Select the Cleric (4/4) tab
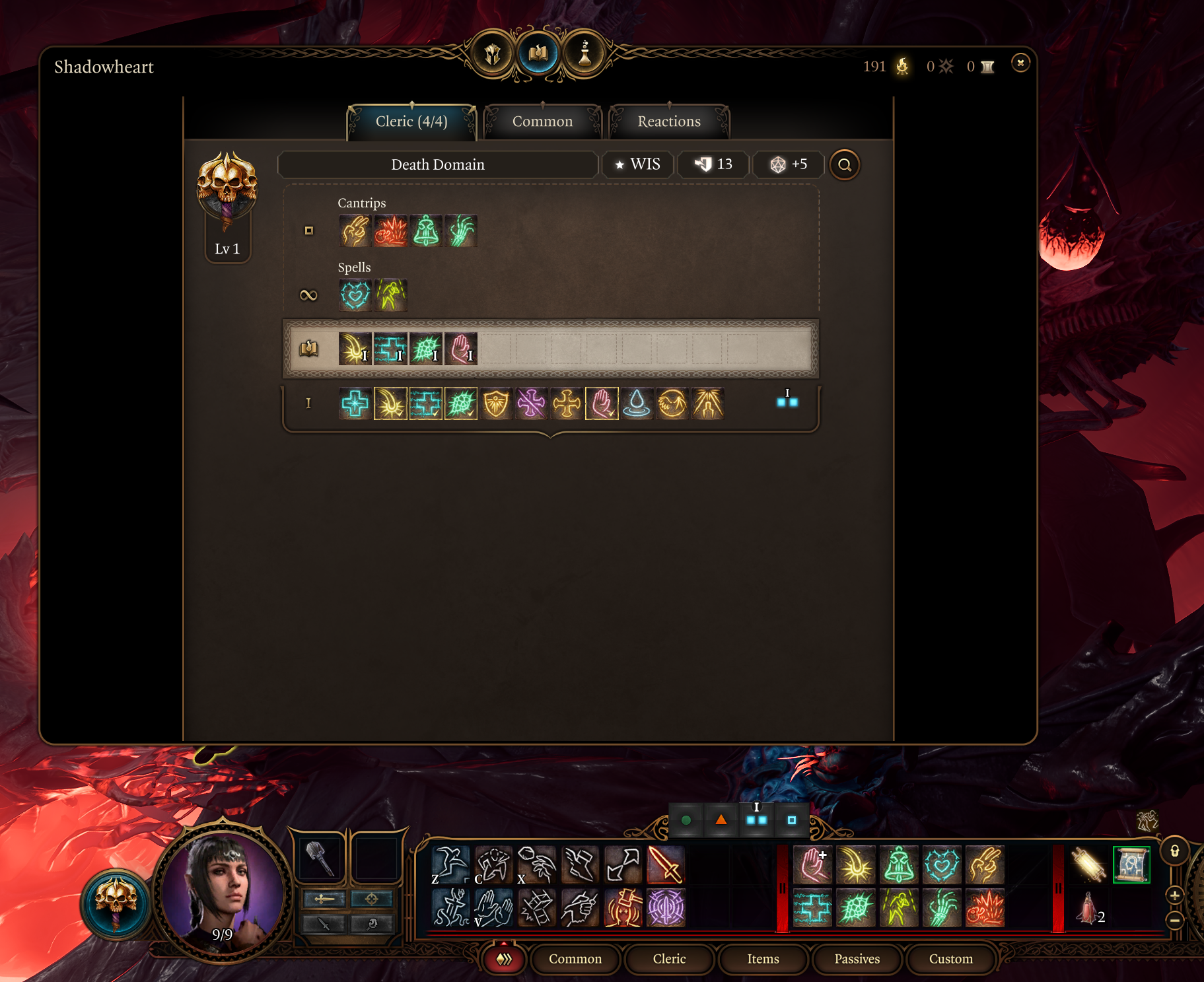This screenshot has width=1204, height=982. (411, 122)
